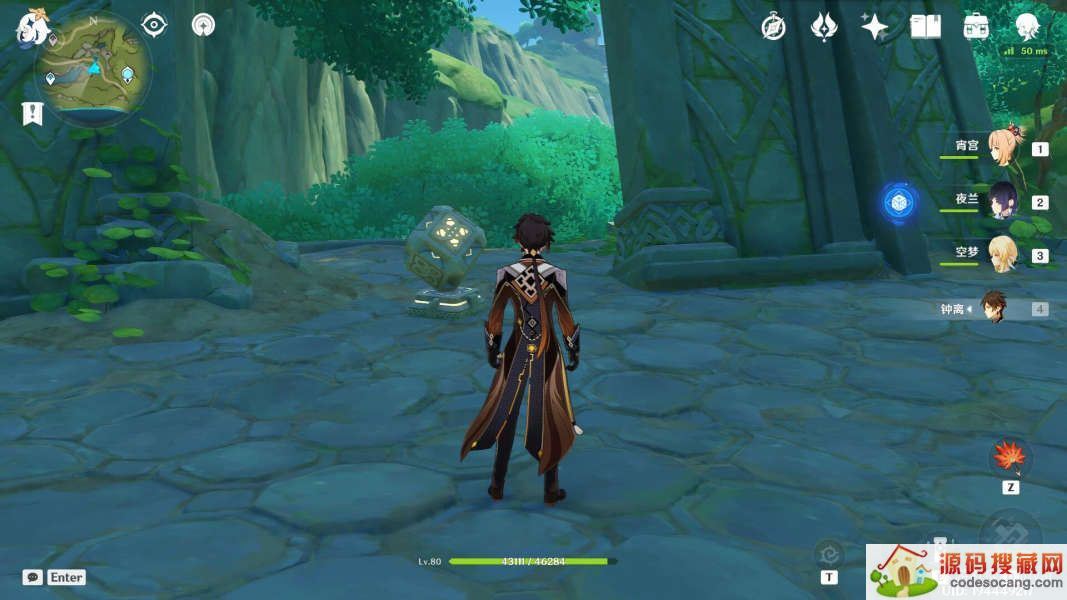Open the quest log exclamation icon
The width and height of the screenshot is (1067, 600).
(33, 113)
